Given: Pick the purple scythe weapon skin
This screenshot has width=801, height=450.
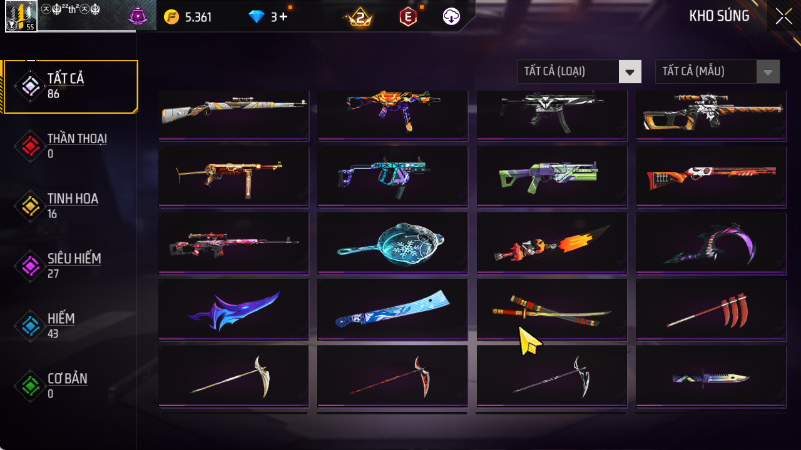Looking at the screenshot, I should [709, 242].
